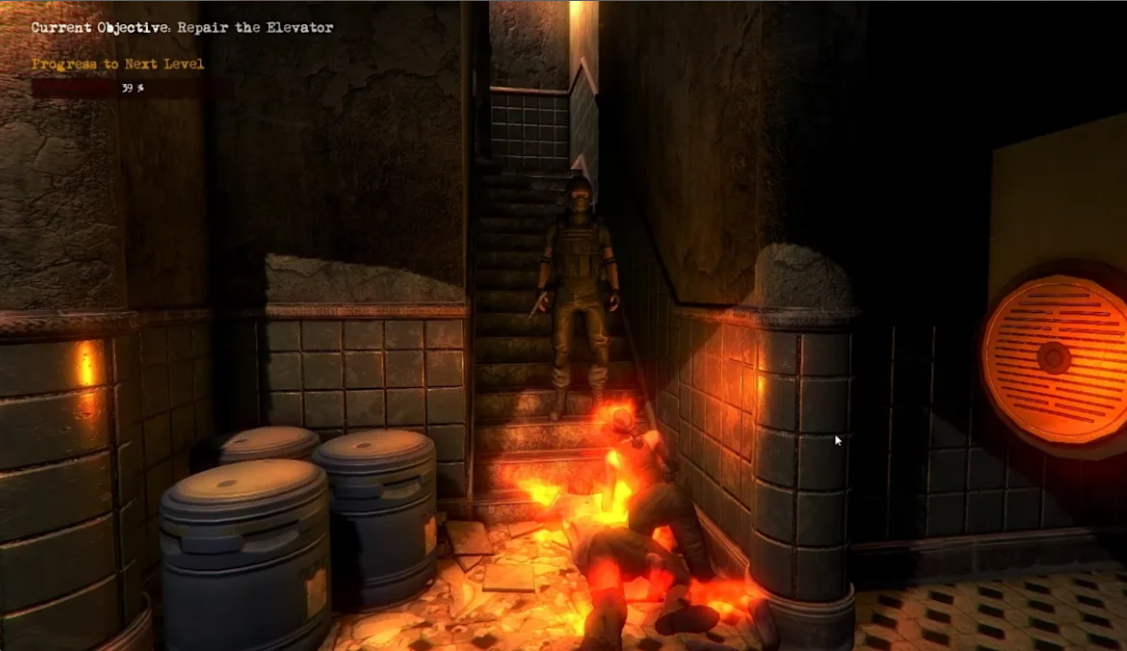Select the Repair the Elevator objective tracker
This screenshot has width=1127, height=651.
pyautogui.click(x=182, y=28)
